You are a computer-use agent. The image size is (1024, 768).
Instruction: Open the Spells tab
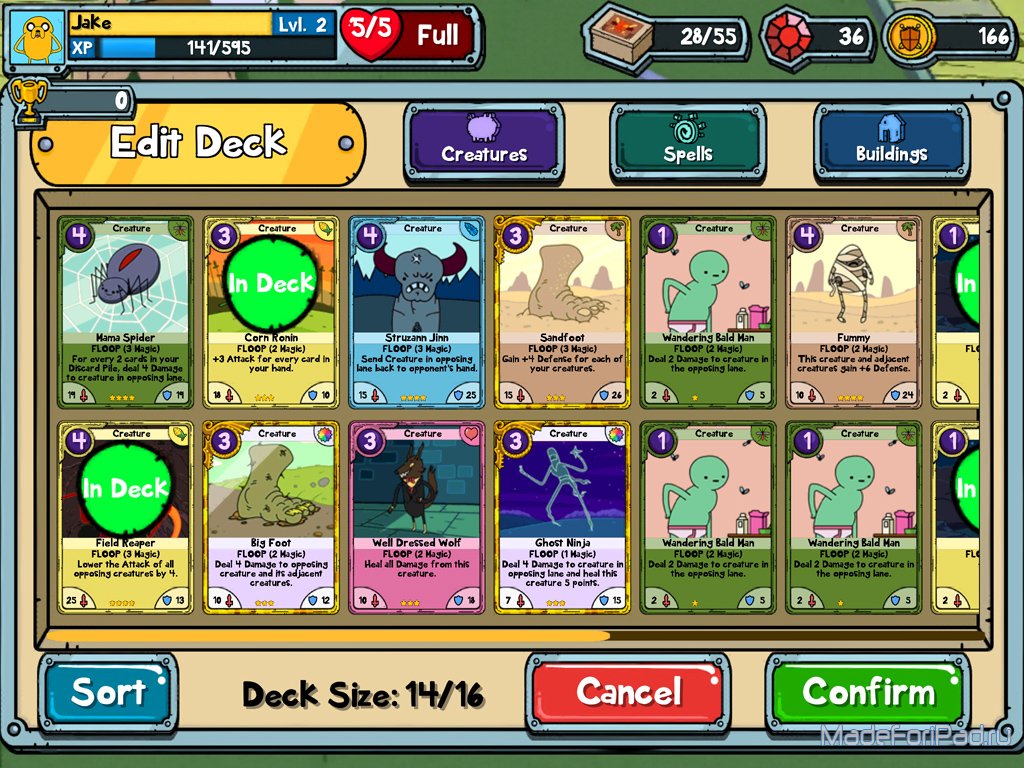point(688,142)
